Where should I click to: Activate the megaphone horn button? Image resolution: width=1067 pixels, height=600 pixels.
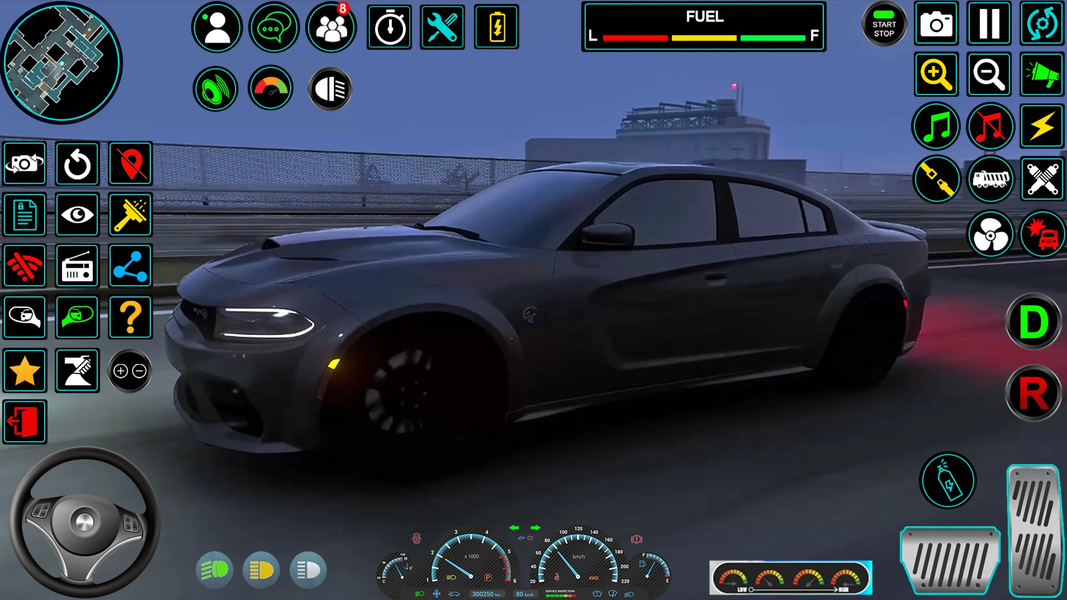[x=1042, y=75]
